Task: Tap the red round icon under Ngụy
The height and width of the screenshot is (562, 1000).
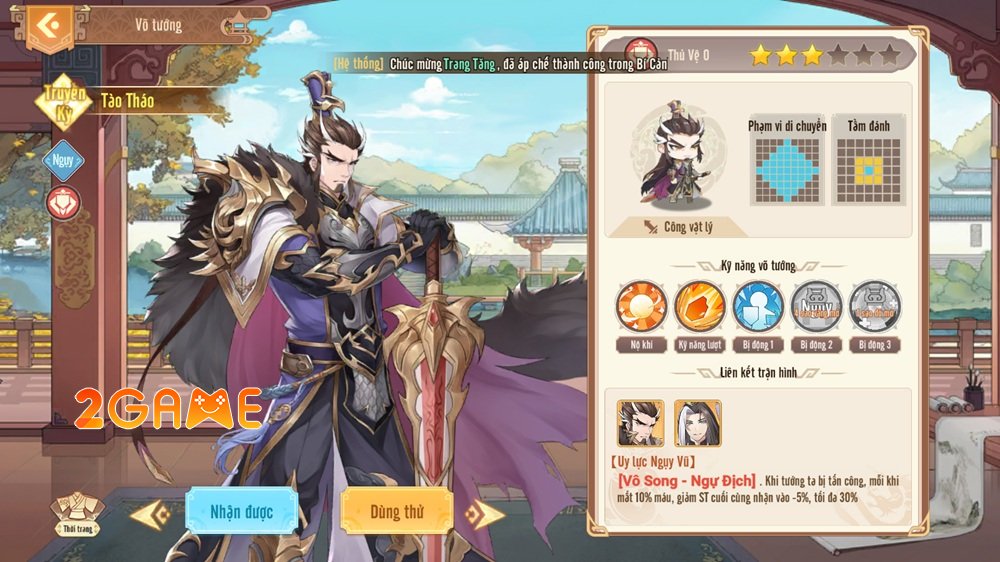Action: (x=63, y=202)
